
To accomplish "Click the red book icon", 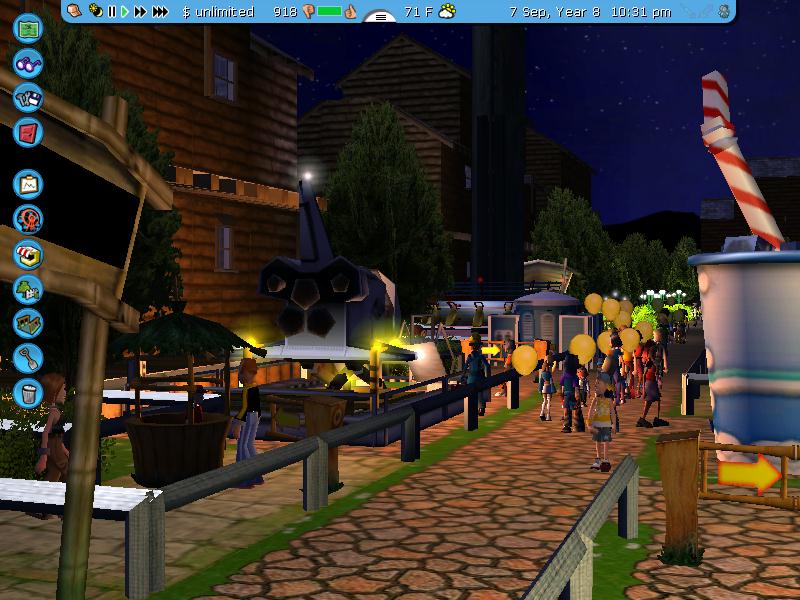I will pyautogui.click(x=27, y=131).
